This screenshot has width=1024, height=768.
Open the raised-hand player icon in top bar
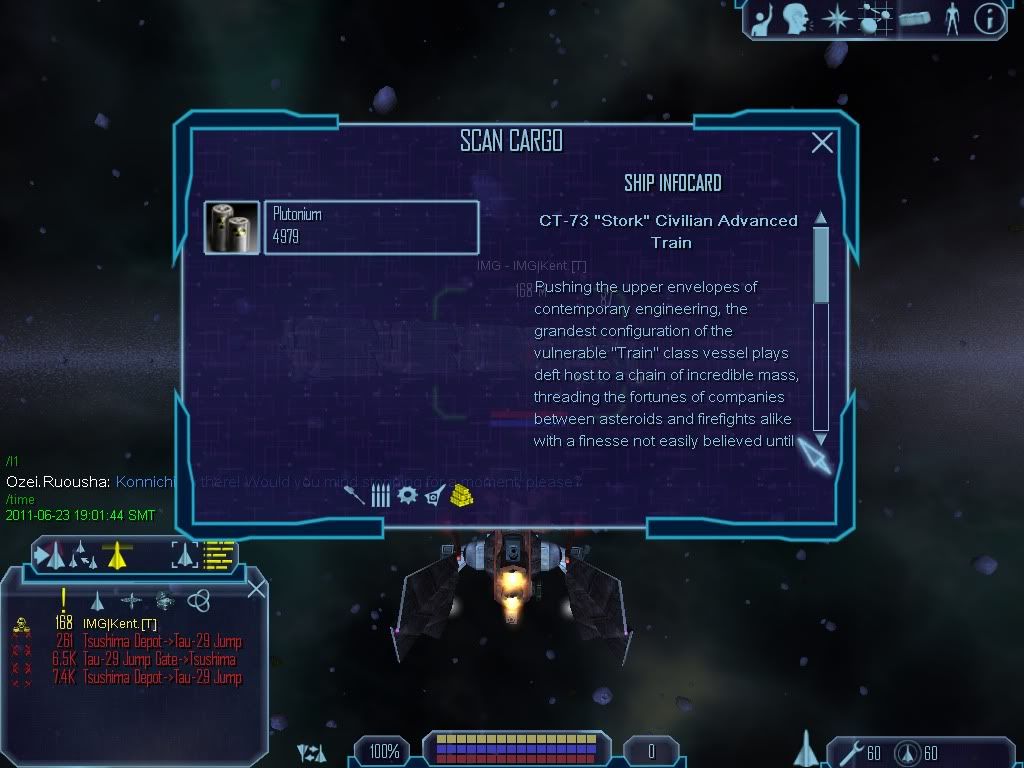762,18
